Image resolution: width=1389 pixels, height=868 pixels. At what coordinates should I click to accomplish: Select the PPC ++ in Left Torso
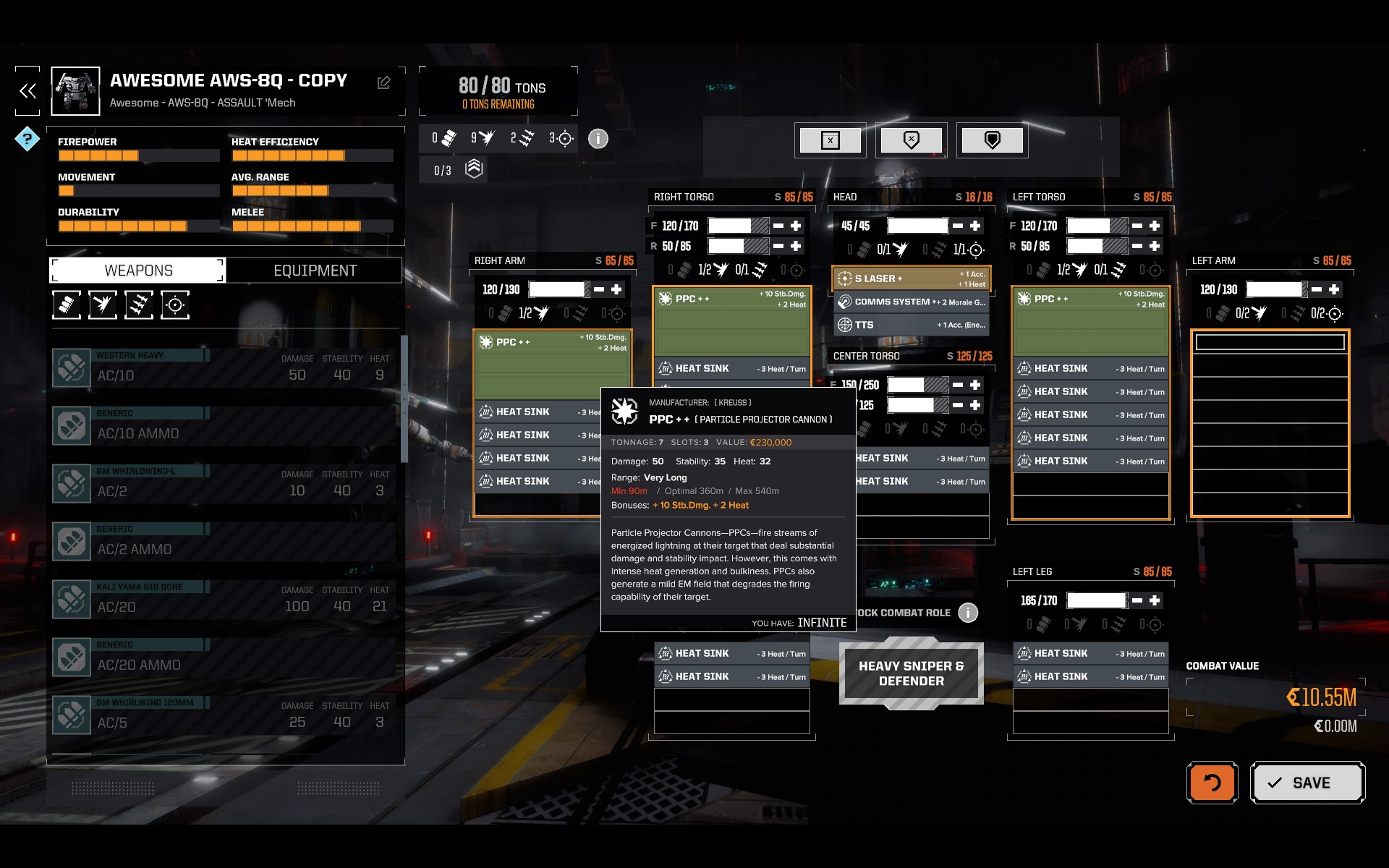pyautogui.click(x=1090, y=320)
